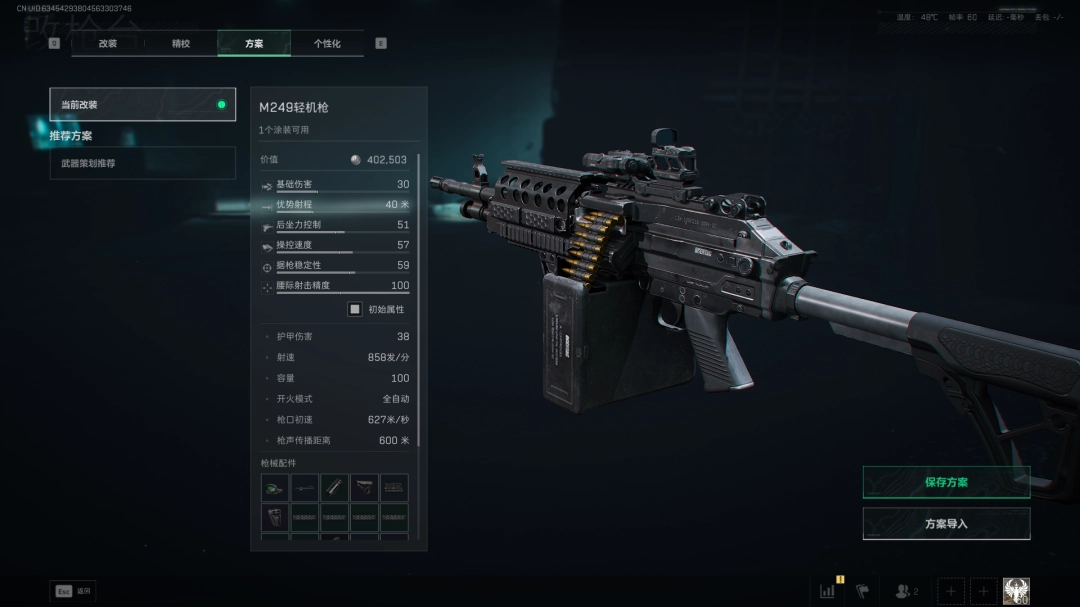Viewport: 1080px width, 607px height.
Task: Select the pistol grip attachment slot
Action: 275,517
